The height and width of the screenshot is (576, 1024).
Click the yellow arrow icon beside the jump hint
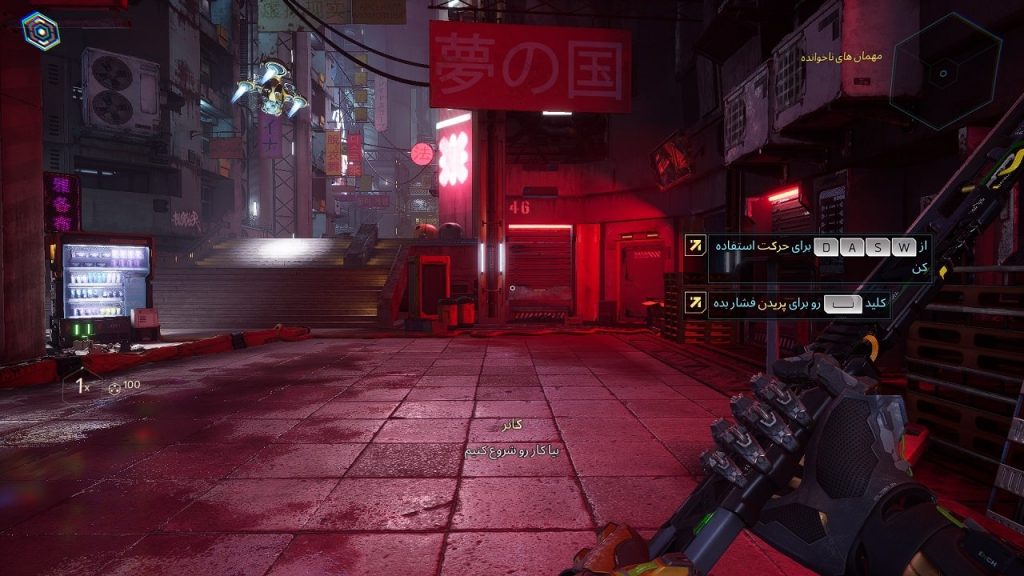pos(695,301)
